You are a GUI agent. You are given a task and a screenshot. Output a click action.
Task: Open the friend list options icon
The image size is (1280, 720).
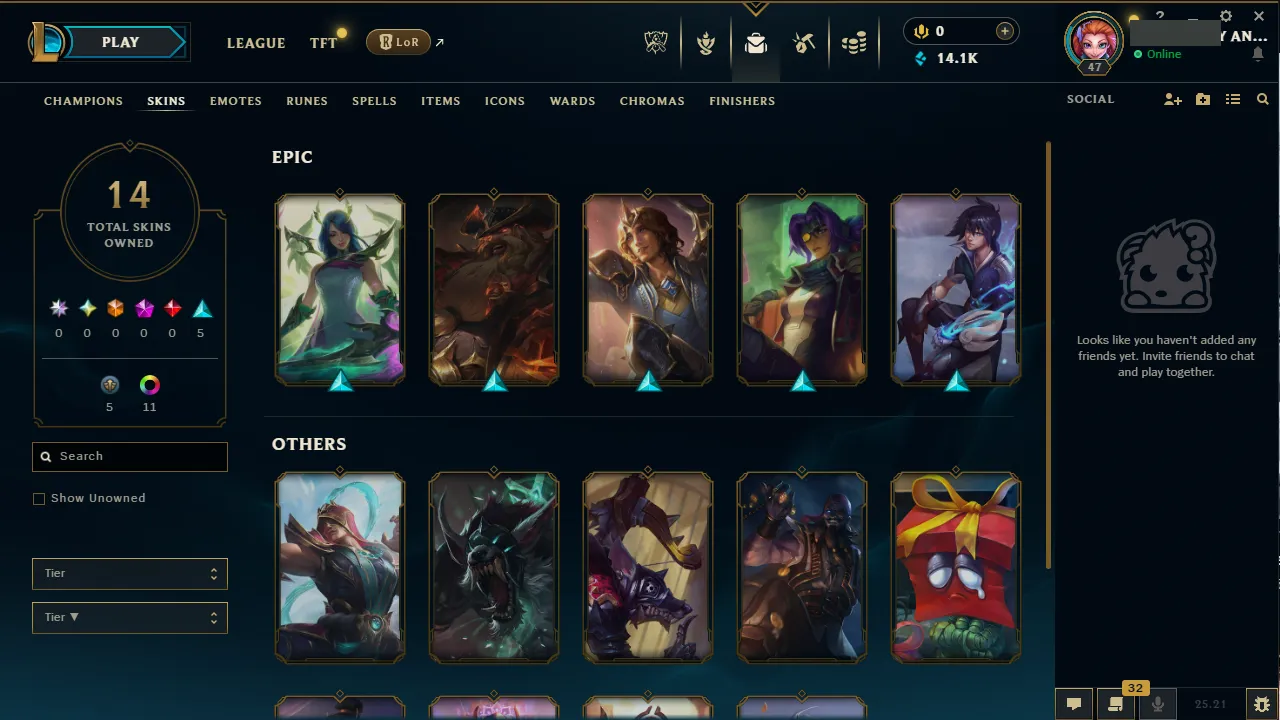coord(1233,99)
